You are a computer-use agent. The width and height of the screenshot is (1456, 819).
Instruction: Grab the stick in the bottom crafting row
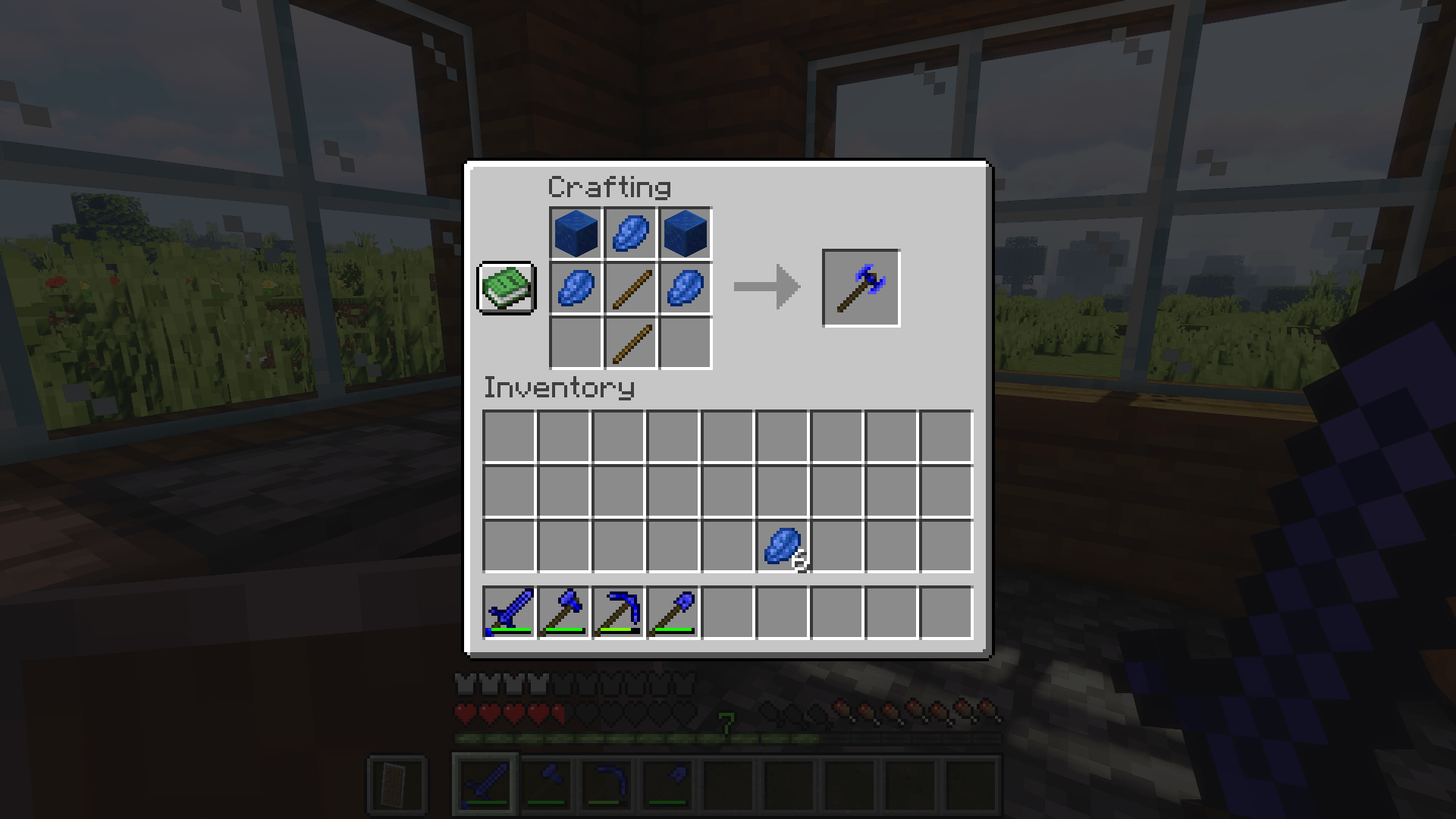(x=631, y=343)
